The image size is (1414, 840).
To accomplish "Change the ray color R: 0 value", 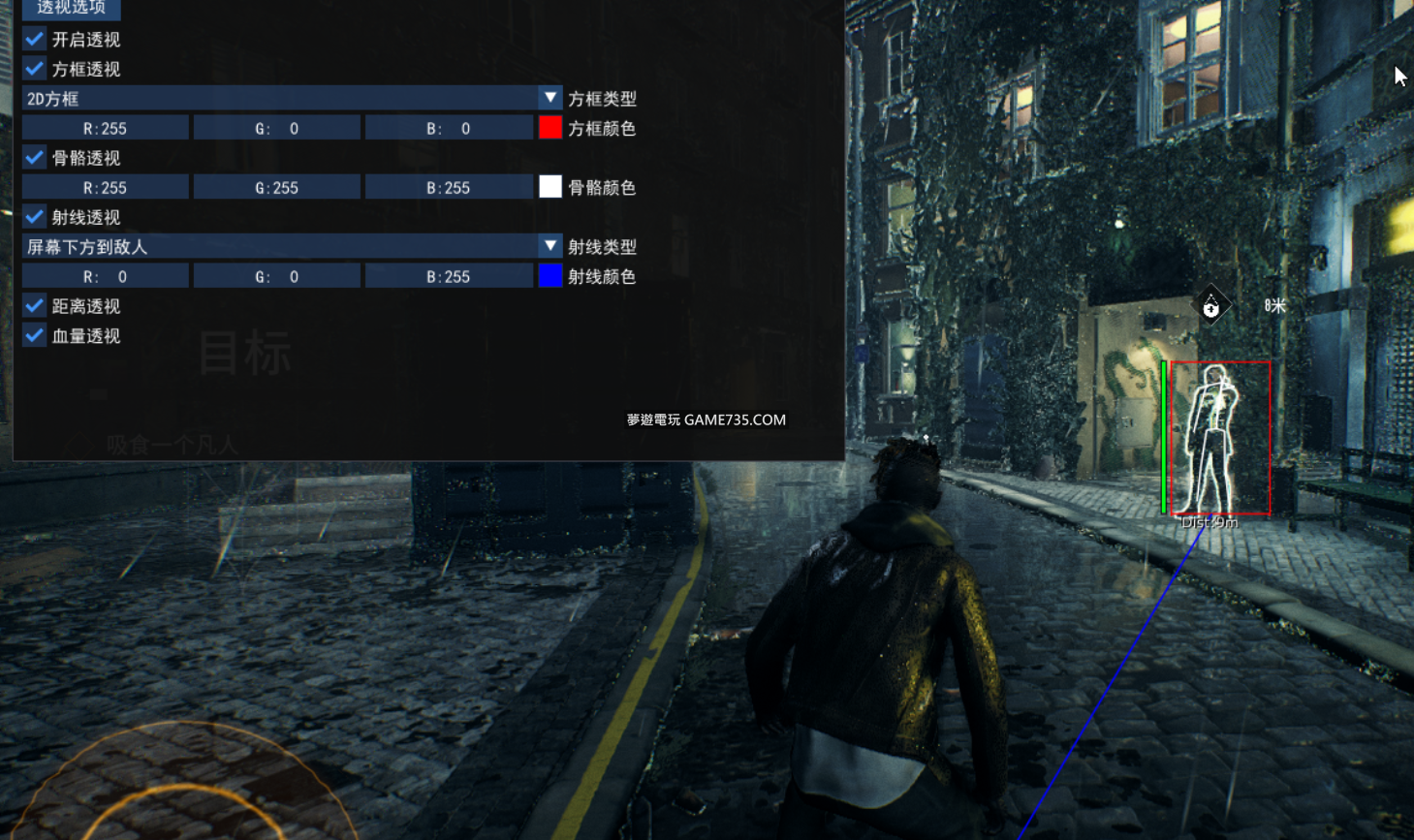I will point(106,277).
